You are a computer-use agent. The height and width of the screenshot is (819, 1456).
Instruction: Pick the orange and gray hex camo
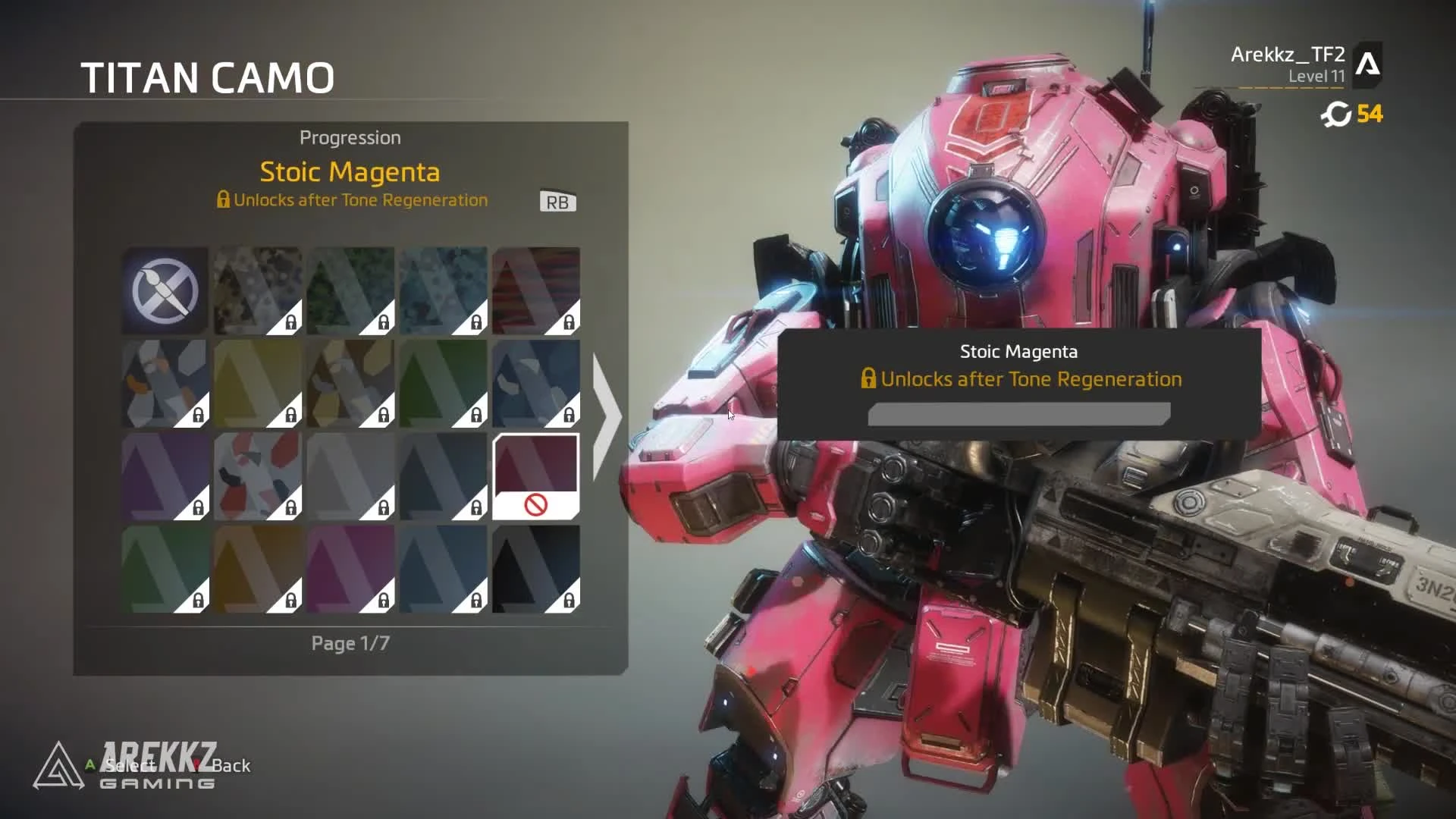[165, 384]
